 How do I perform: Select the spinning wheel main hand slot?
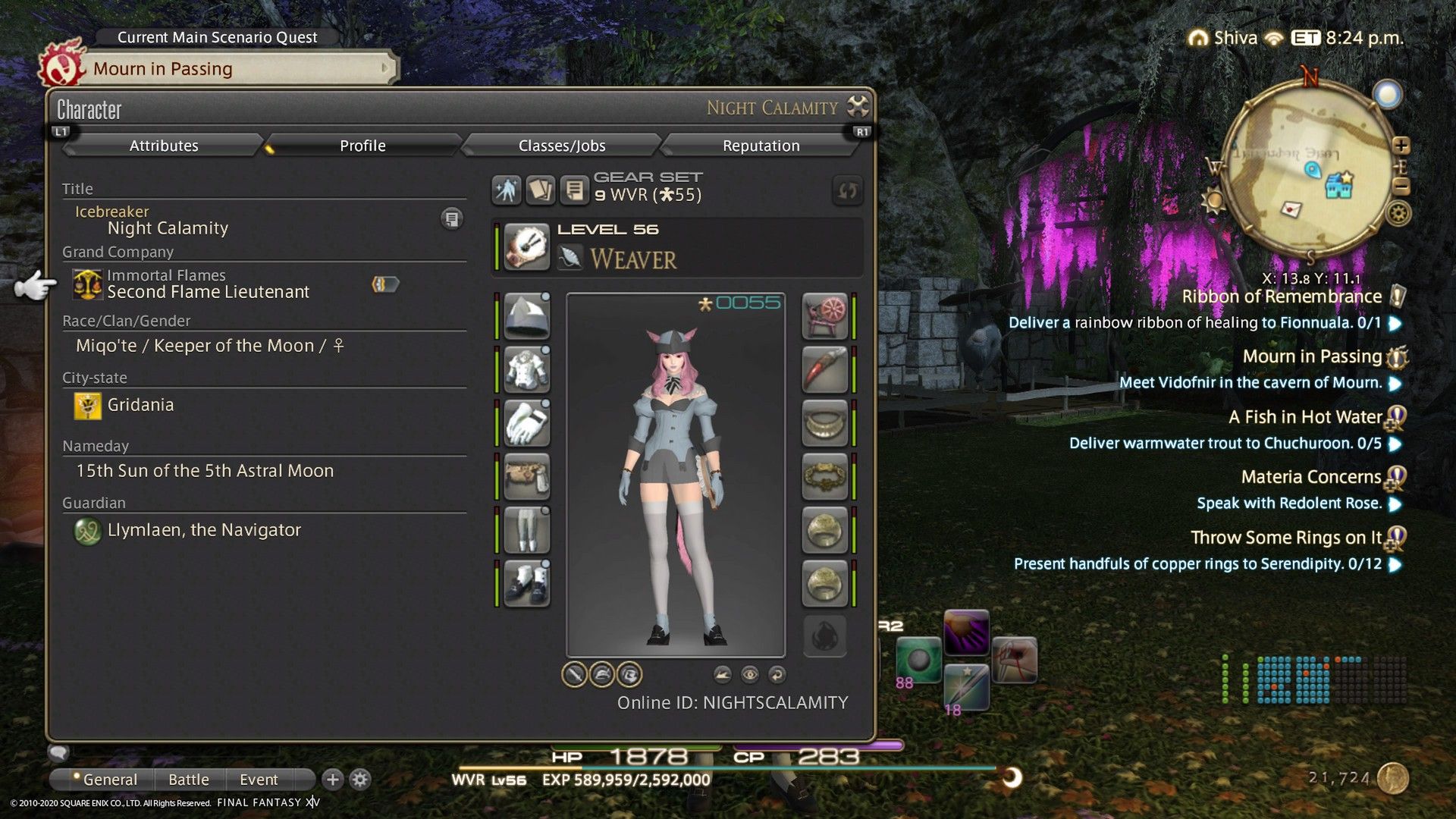tap(825, 316)
